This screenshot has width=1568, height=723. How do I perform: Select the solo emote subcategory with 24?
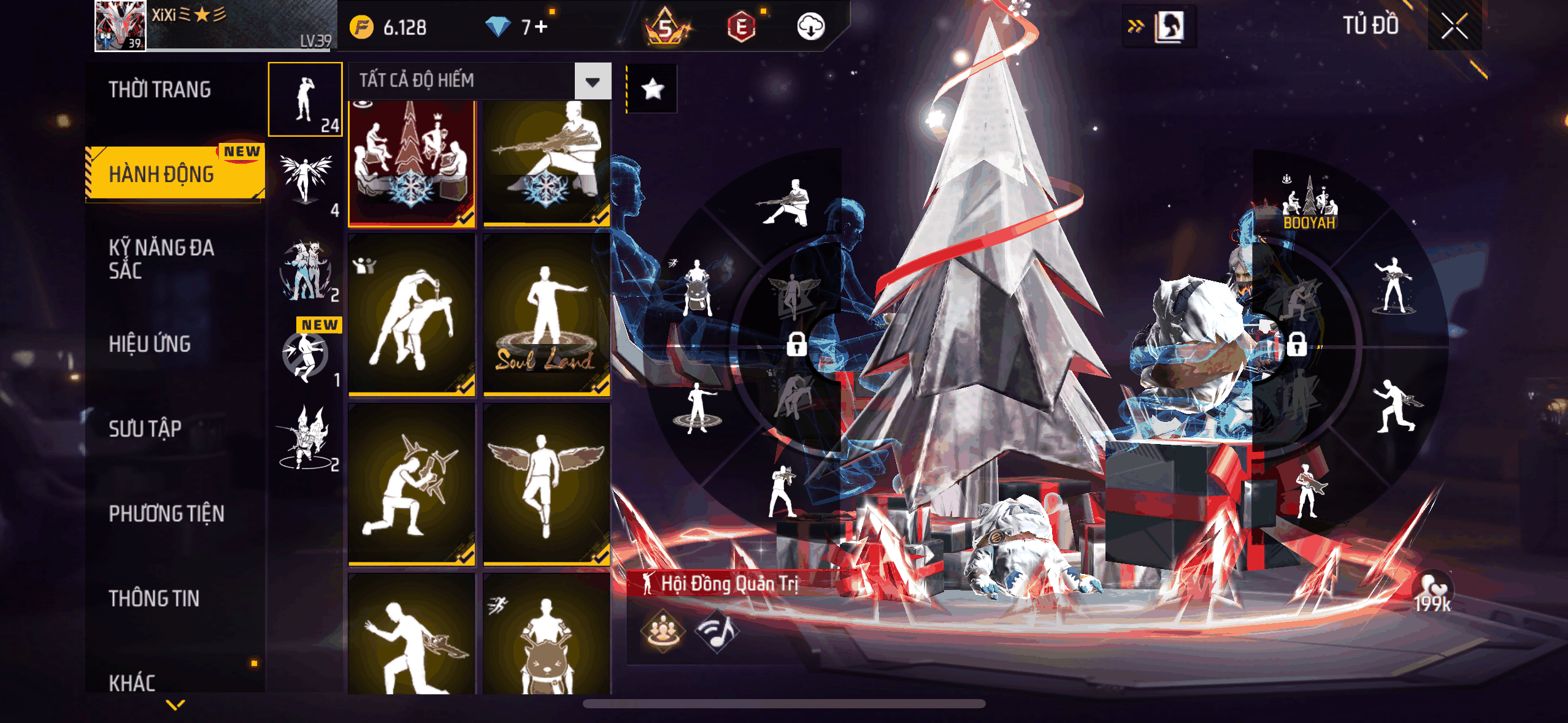tap(306, 99)
